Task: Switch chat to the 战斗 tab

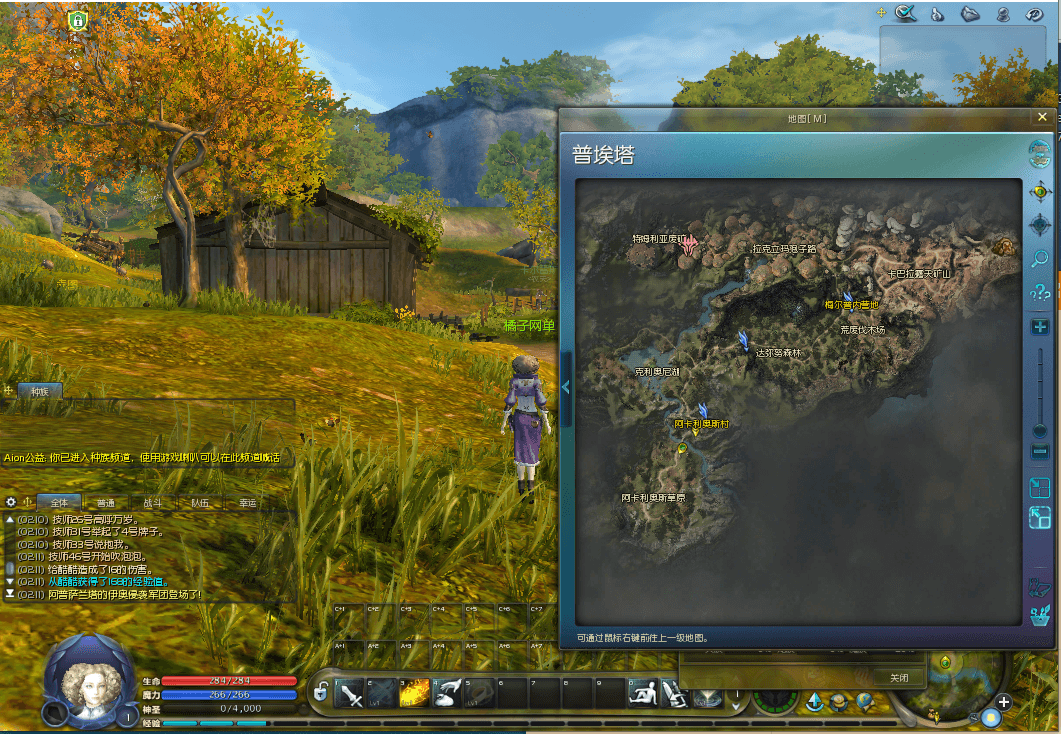Action: pos(152,503)
